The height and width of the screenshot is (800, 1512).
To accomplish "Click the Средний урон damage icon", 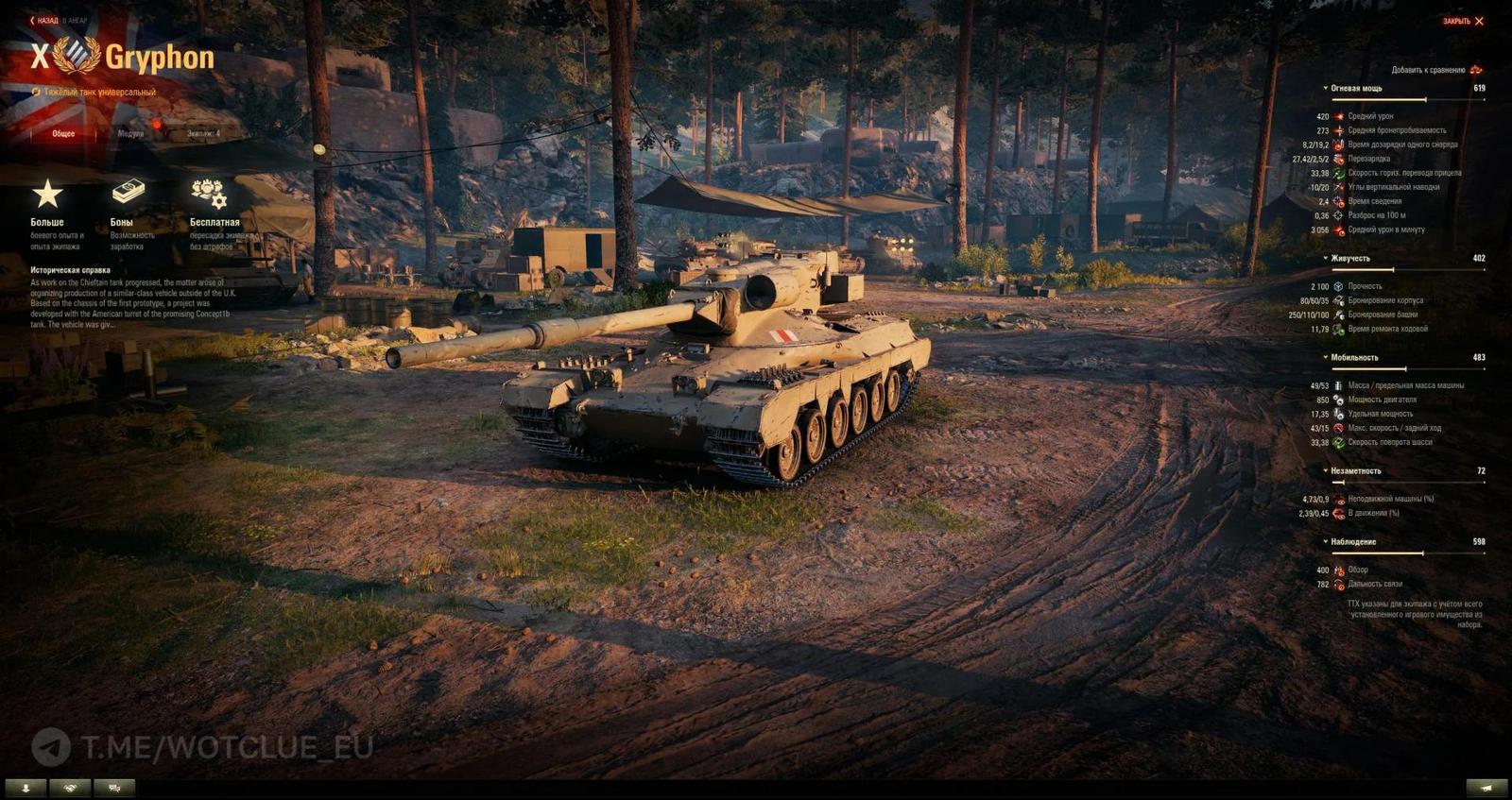I will click(1338, 117).
